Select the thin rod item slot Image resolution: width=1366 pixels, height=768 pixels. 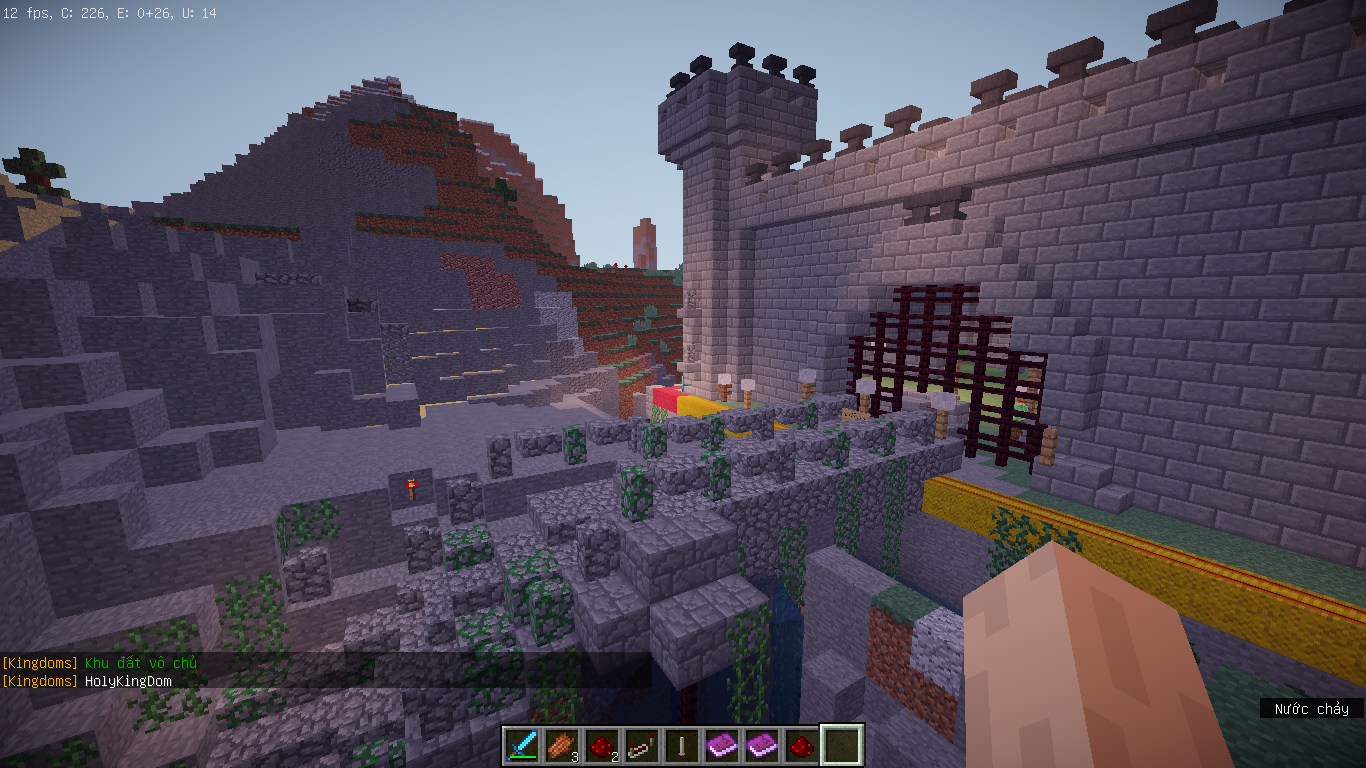tap(682, 745)
